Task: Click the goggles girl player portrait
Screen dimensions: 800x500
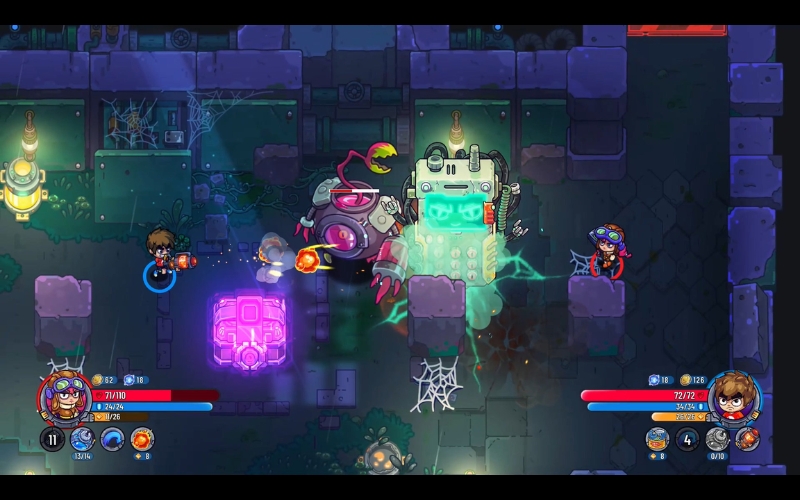Action: pyautogui.click(x=64, y=397)
